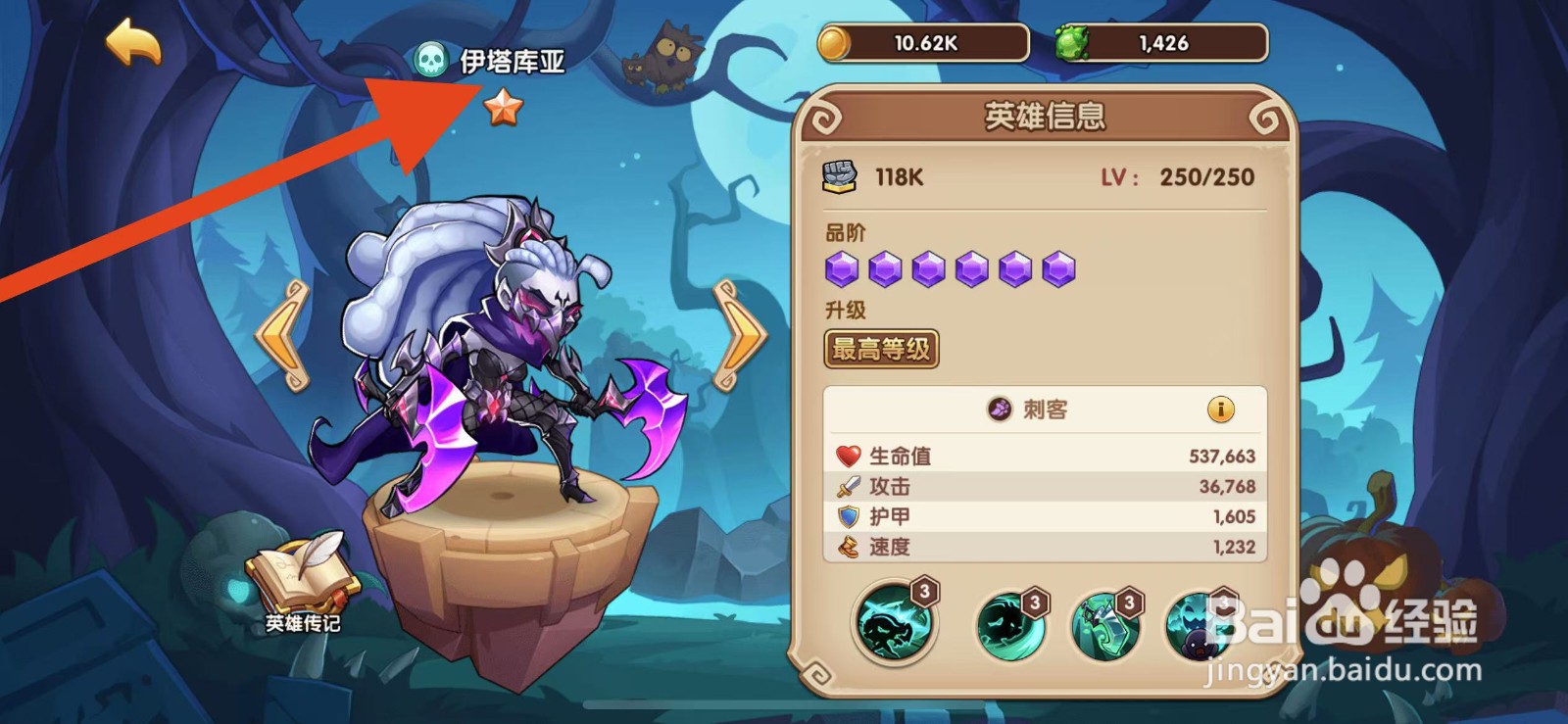Image resolution: width=1568 pixels, height=724 pixels.
Task: Tap the star under the hero name
Action: (503, 108)
